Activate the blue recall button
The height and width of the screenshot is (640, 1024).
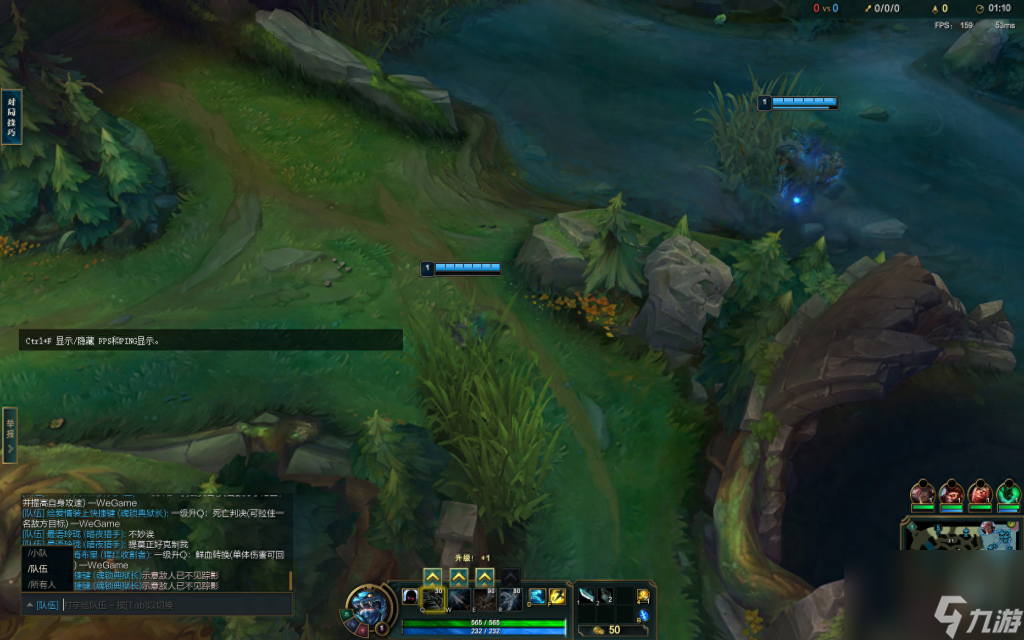click(x=643, y=614)
